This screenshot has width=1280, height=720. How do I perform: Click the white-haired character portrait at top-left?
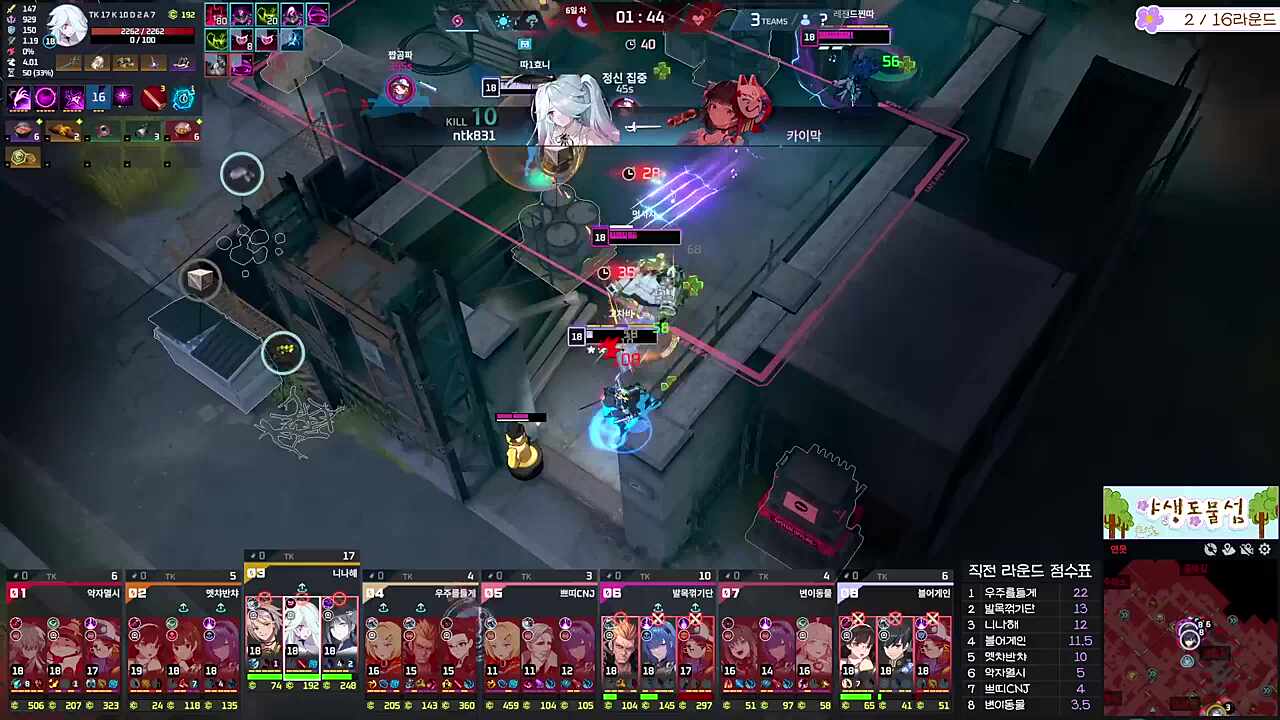coord(66,27)
